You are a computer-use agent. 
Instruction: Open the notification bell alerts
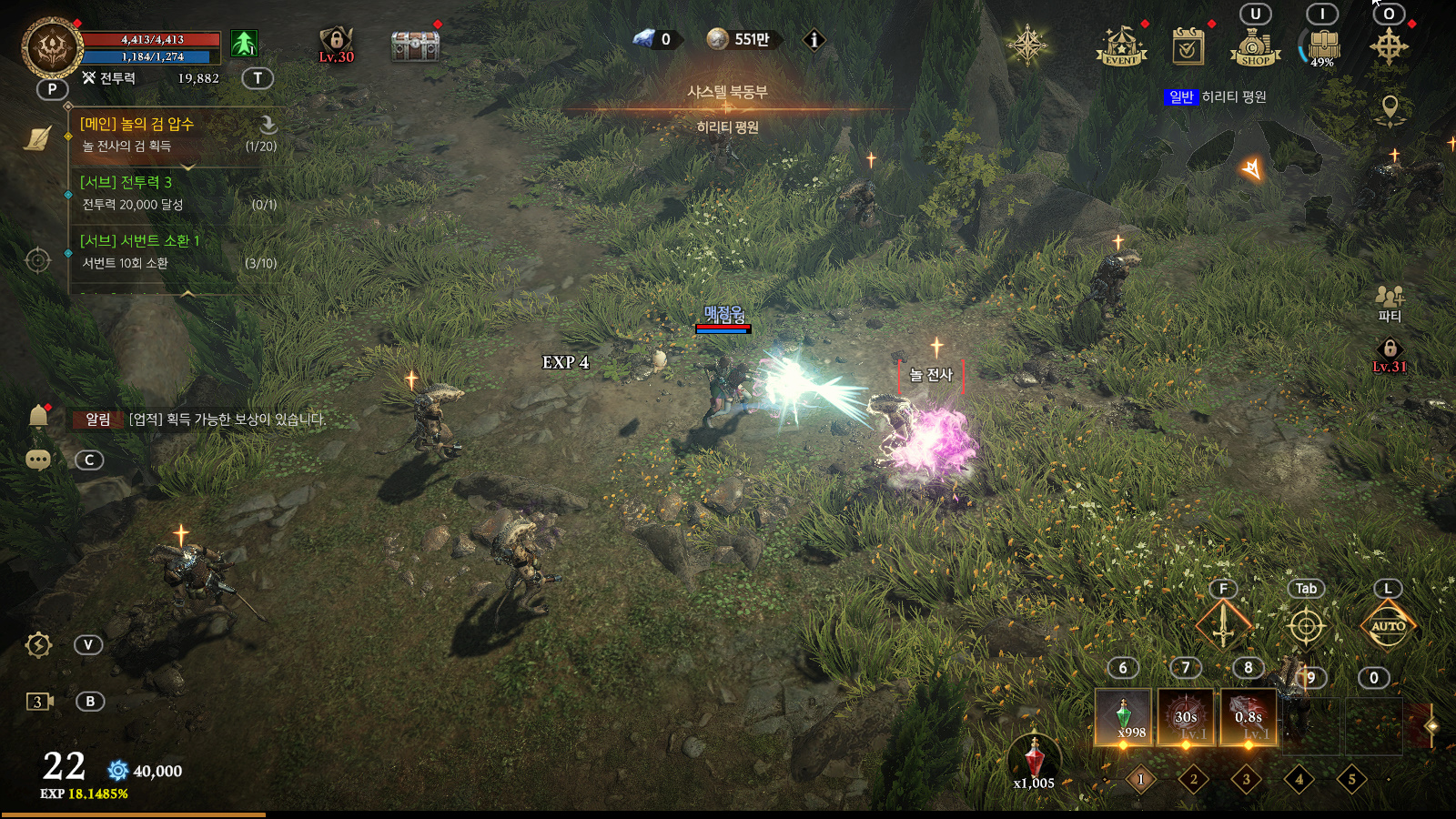(x=38, y=417)
